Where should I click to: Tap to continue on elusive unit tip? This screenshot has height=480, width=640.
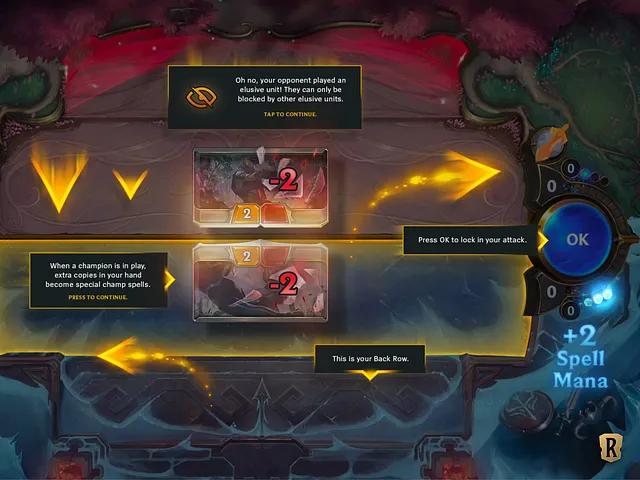(x=290, y=115)
